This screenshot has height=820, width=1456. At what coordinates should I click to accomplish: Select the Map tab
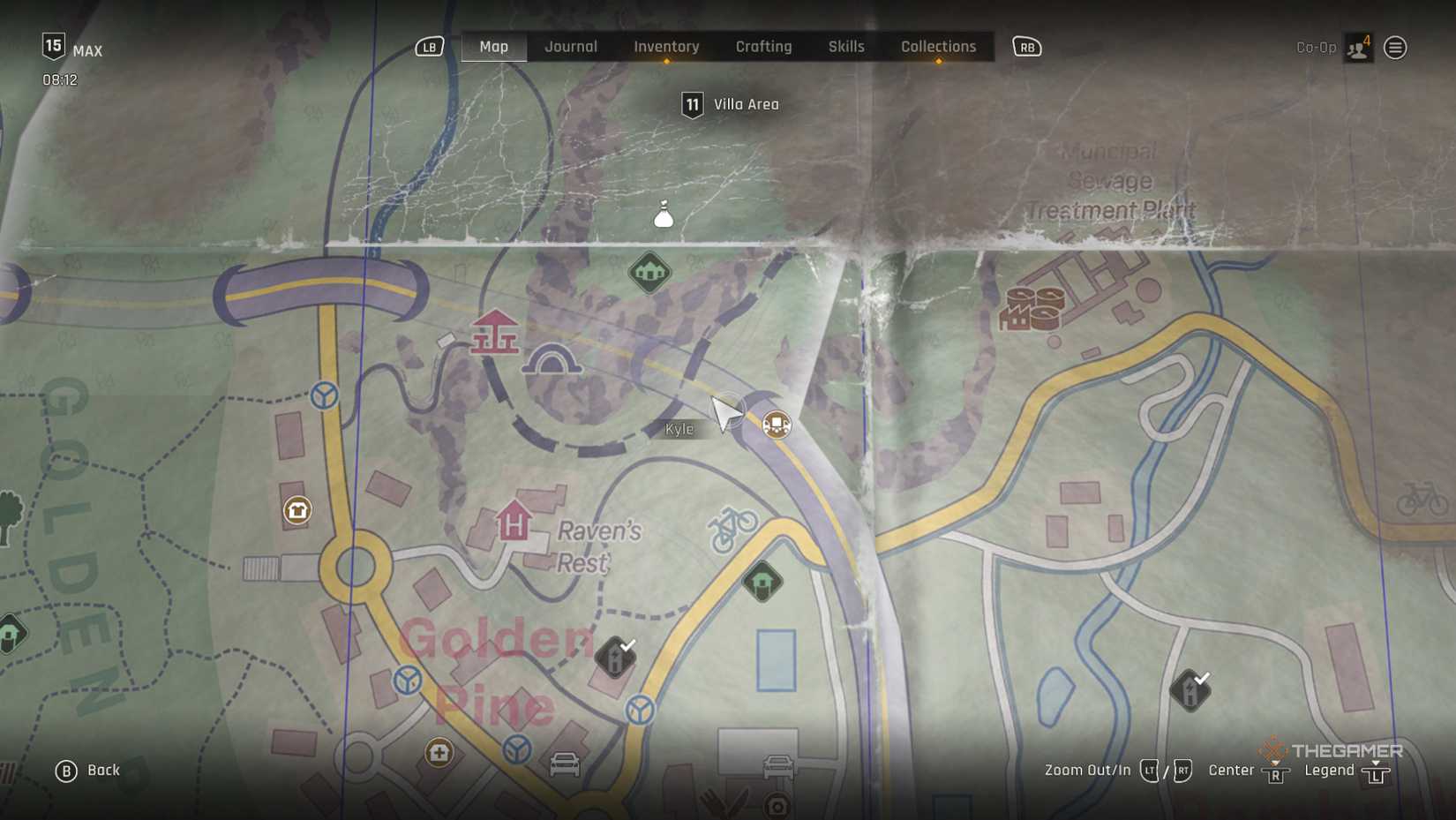coord(493,47)
